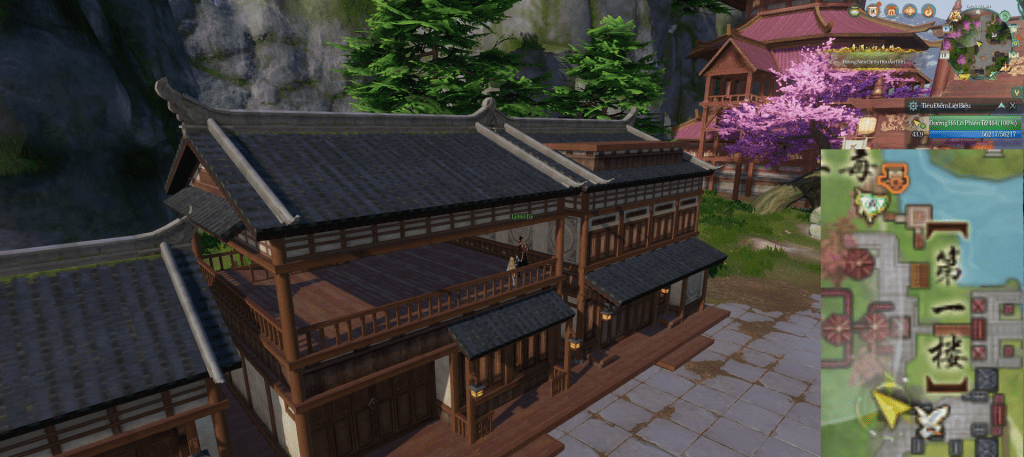1024x457 pixels.
Task: Open the Tiêu Điểm Liệt Biểu gear settings
Action: (914, 105)
